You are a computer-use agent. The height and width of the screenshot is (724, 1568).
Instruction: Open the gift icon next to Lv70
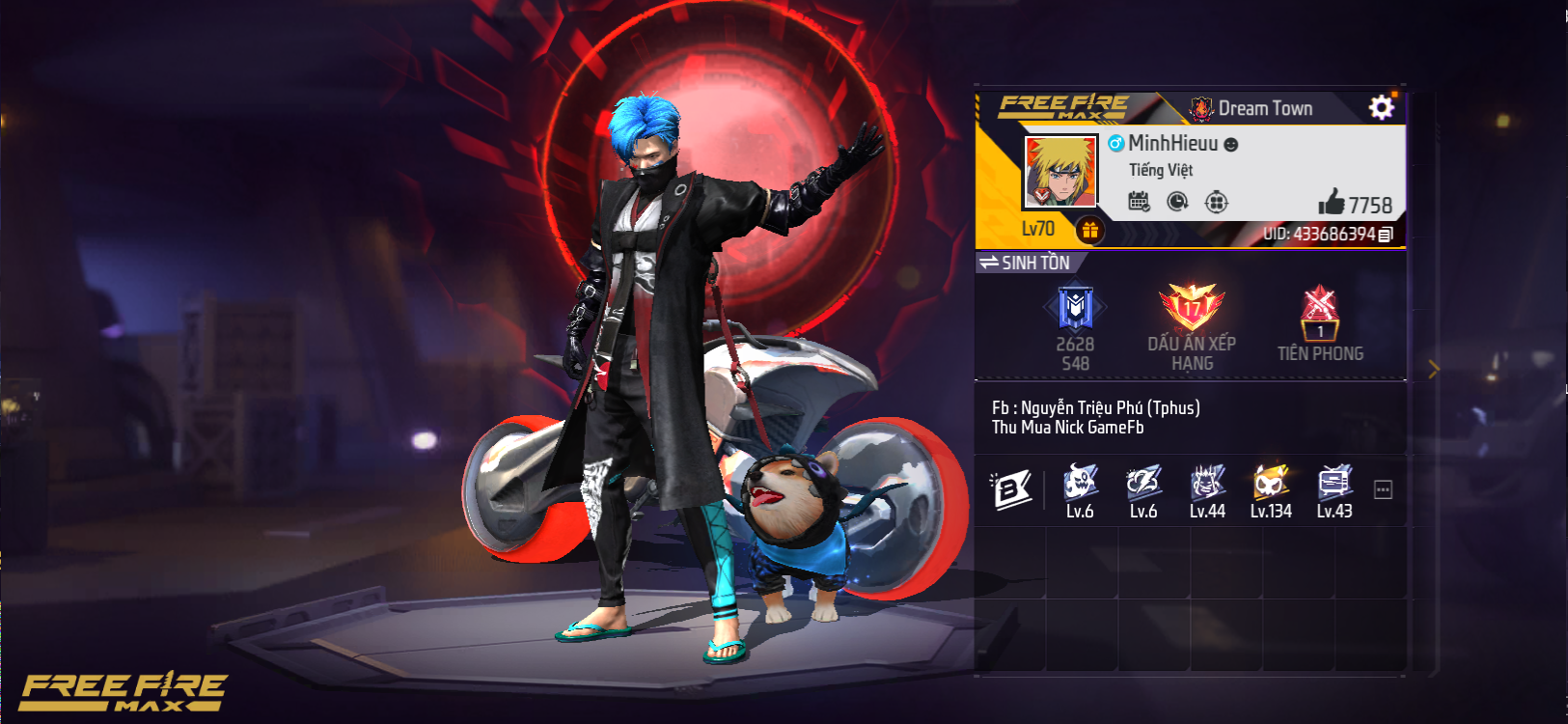tap(1090, 231)
